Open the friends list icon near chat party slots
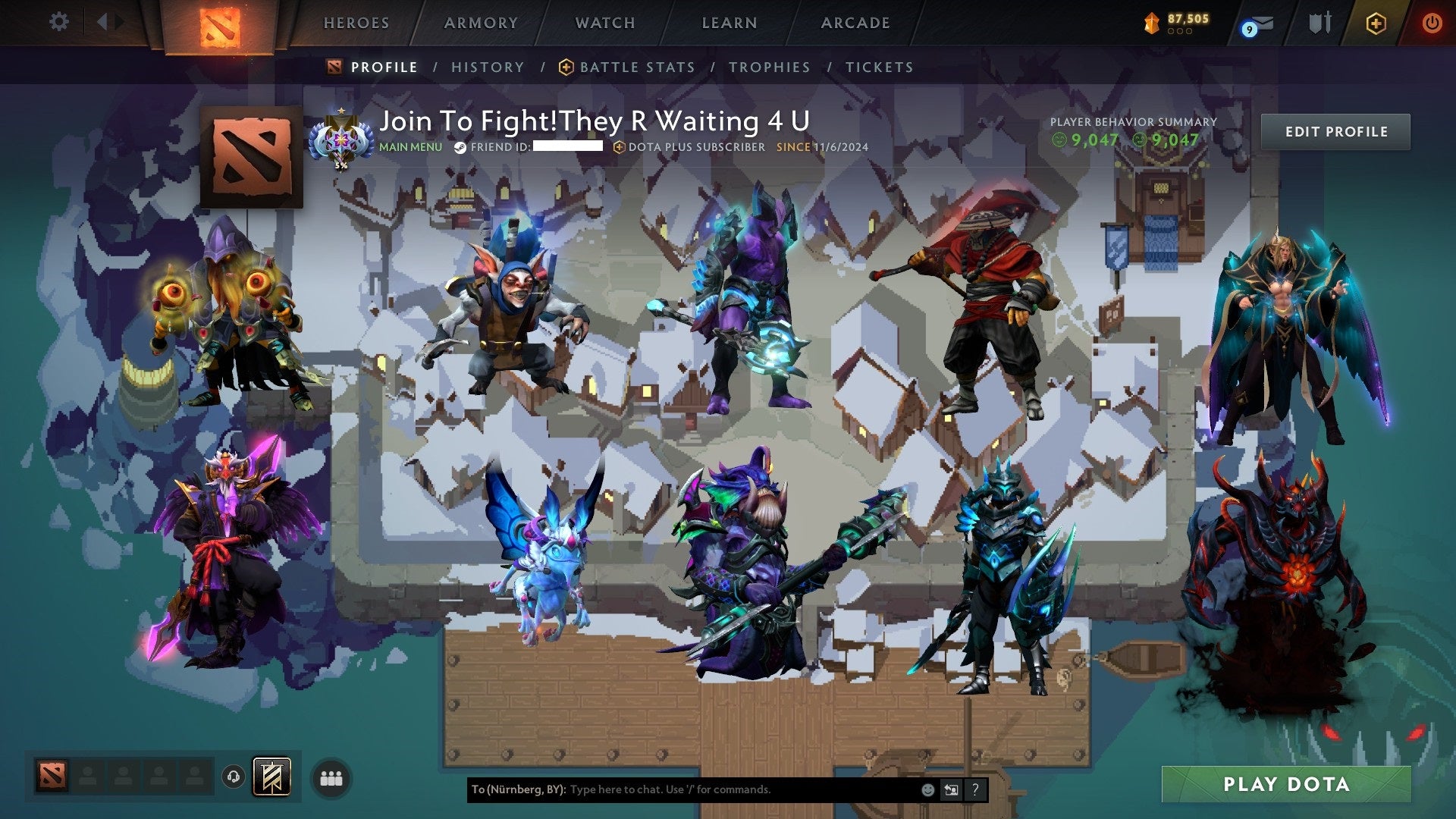The height and width of the screenshot is (819, 1456). [330, 777]
